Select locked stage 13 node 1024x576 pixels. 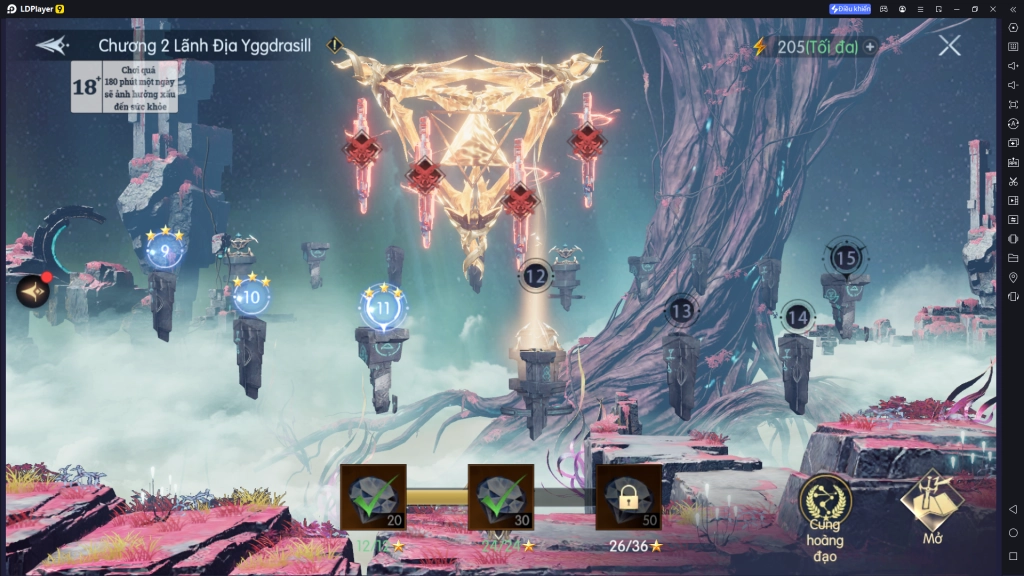tap(681, 311)
